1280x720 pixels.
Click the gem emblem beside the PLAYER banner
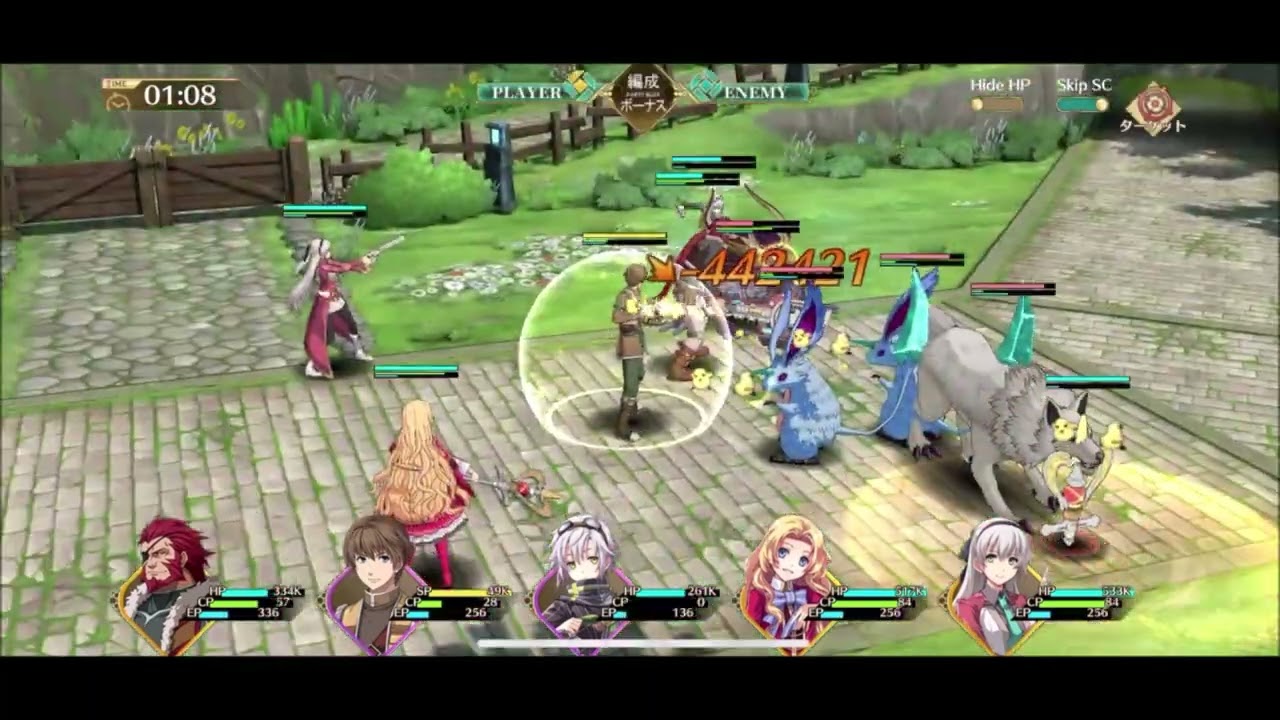[578, 88]
